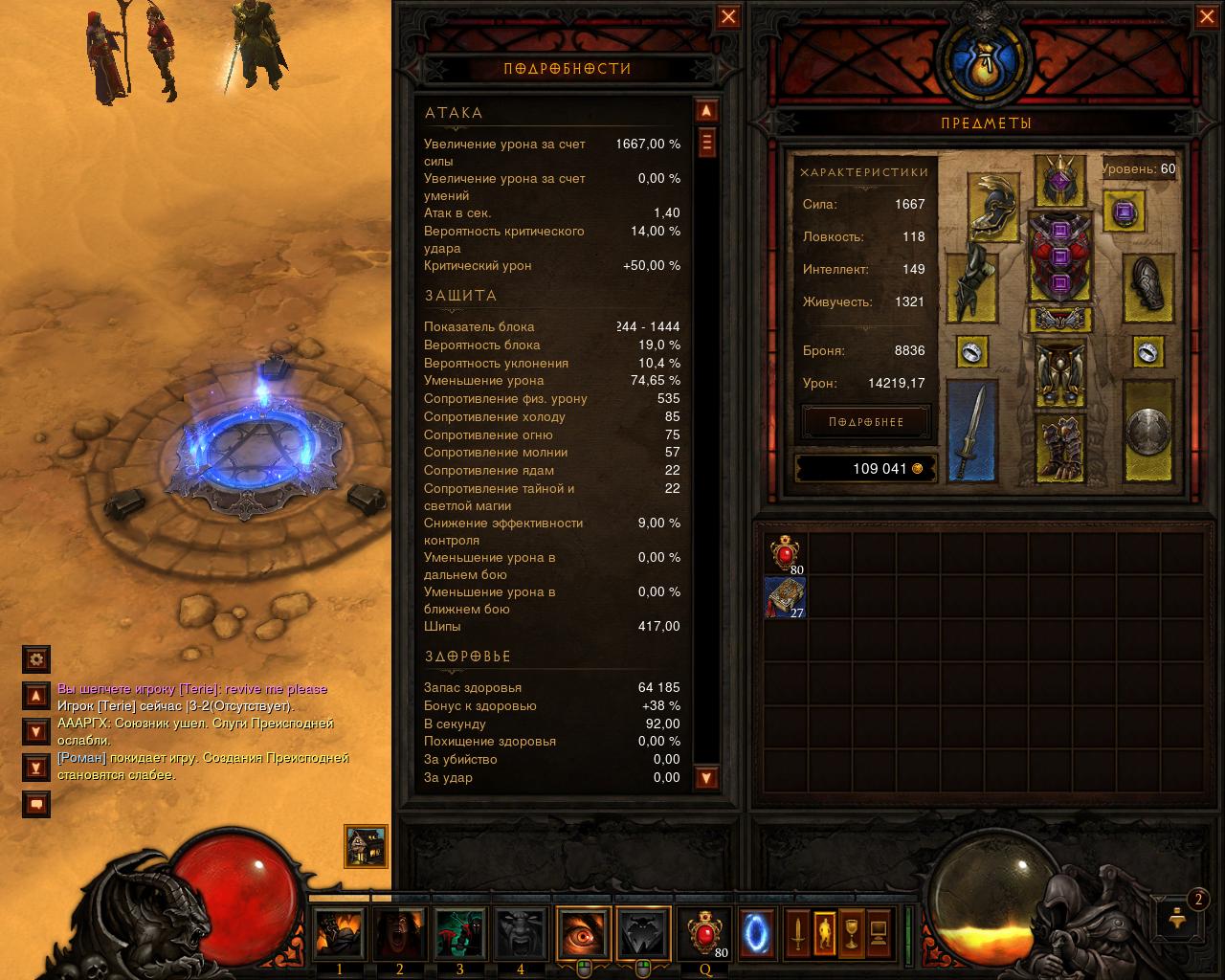Select the equipped sword weapon slot
Image resolution: width=1225 pixels, height=980 pixels.
971,431
